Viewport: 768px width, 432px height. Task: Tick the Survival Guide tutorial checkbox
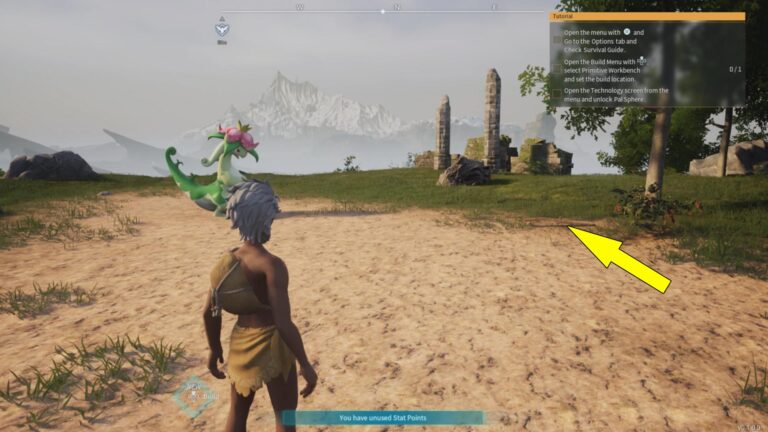558,39
